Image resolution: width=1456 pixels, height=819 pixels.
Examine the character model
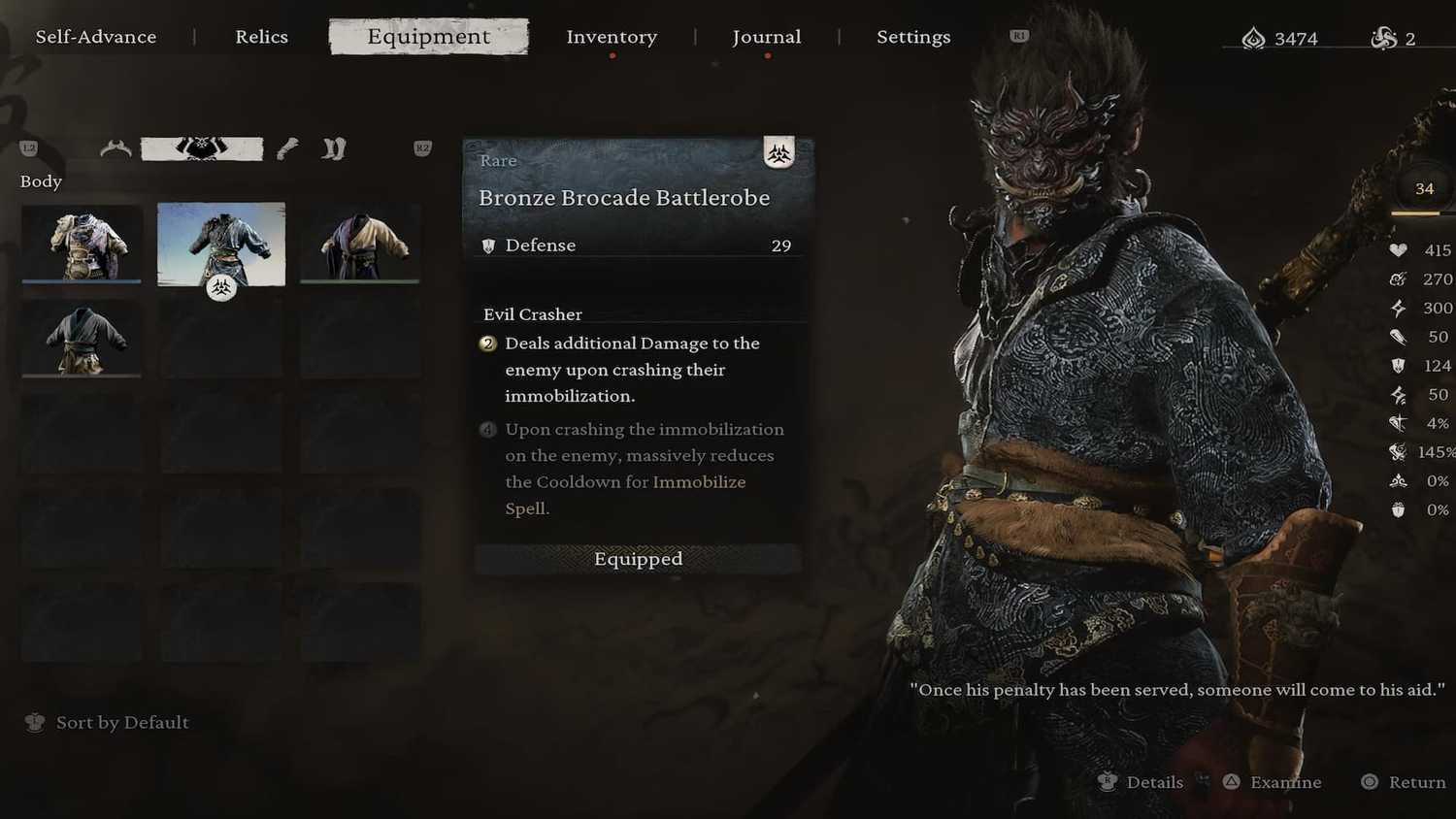click(1284, 782)
